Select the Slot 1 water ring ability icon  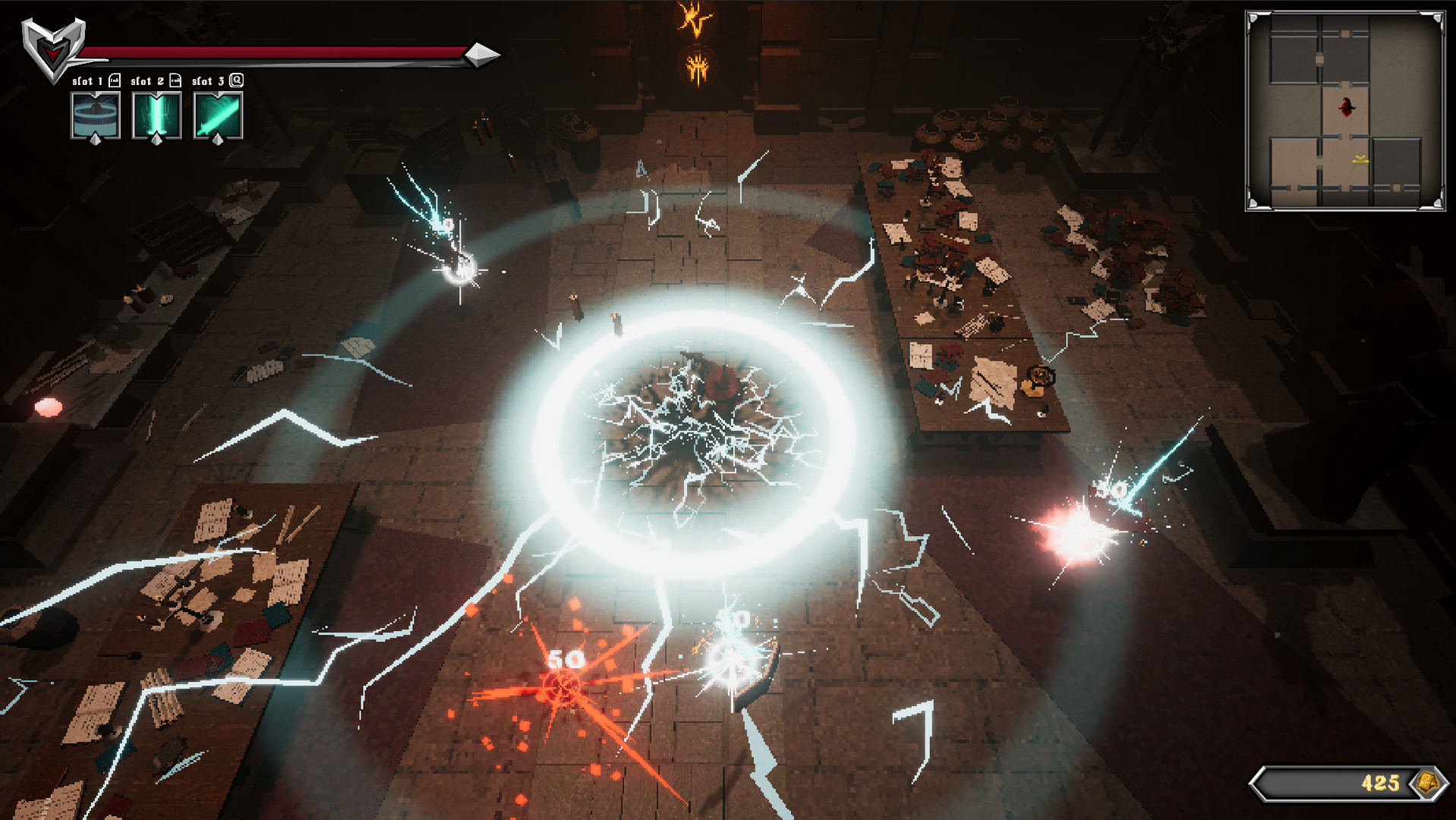[x=96, y=114]
